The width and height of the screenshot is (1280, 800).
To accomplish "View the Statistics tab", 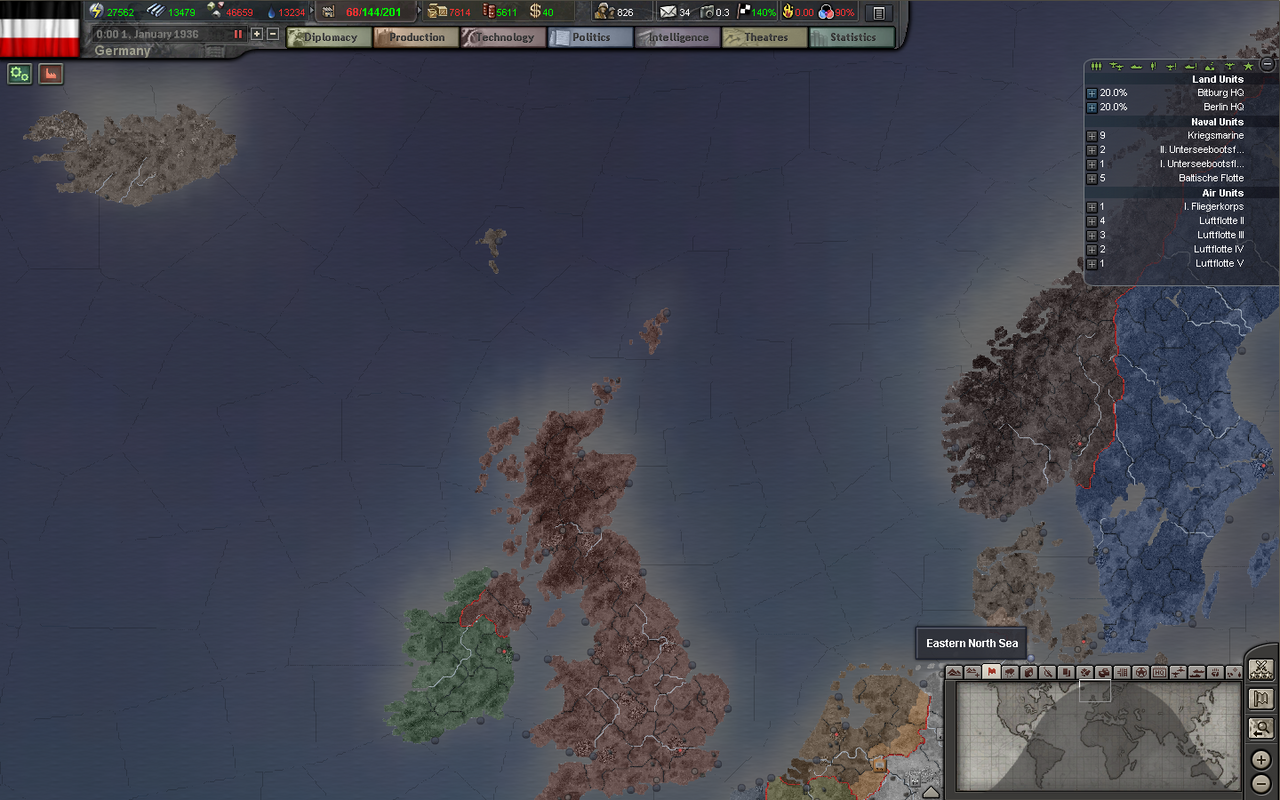I will pyautogui.click(x=852, y=38).
